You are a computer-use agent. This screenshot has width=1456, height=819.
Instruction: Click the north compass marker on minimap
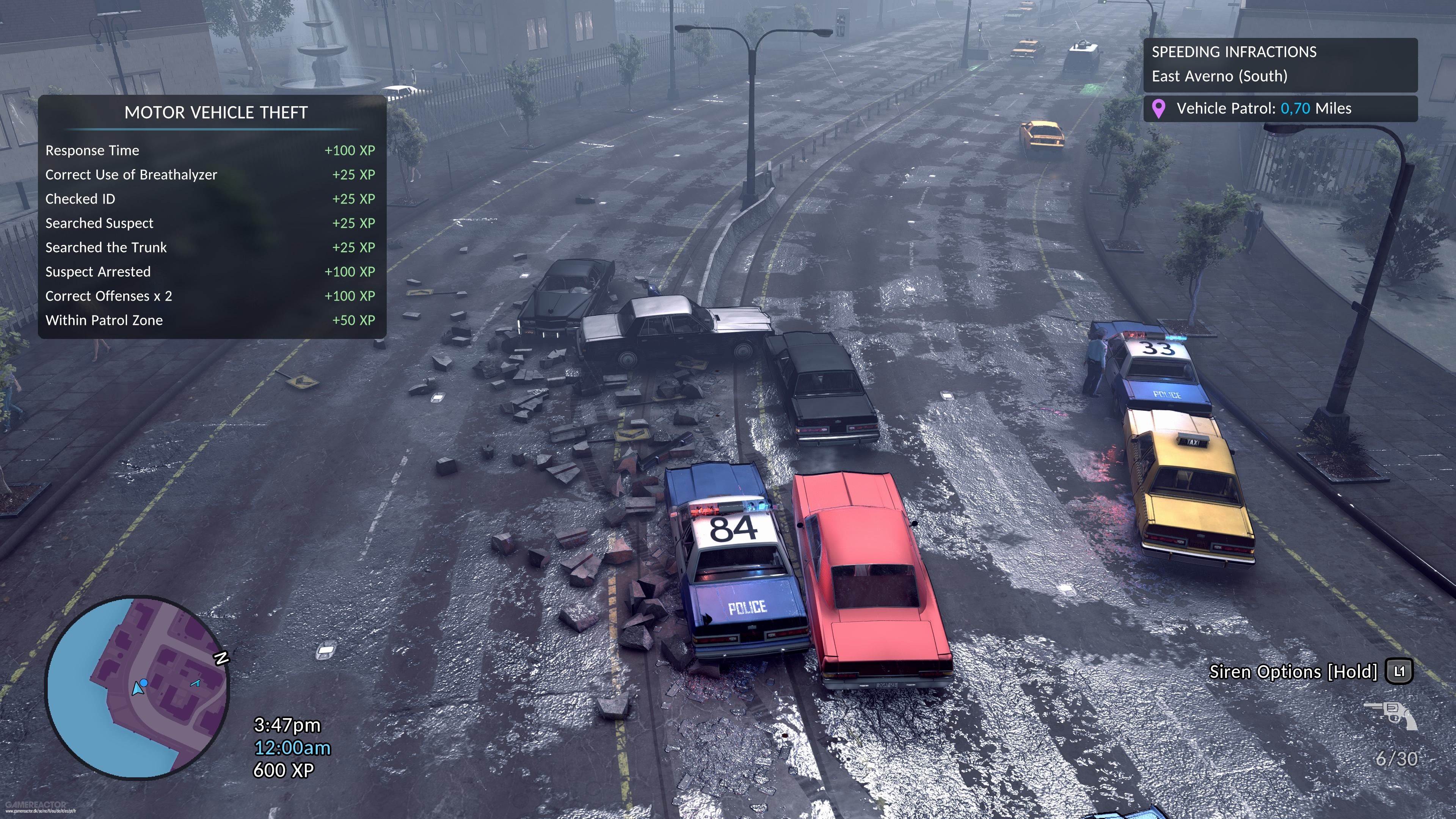pyautogui.click(x=221, y=658)
